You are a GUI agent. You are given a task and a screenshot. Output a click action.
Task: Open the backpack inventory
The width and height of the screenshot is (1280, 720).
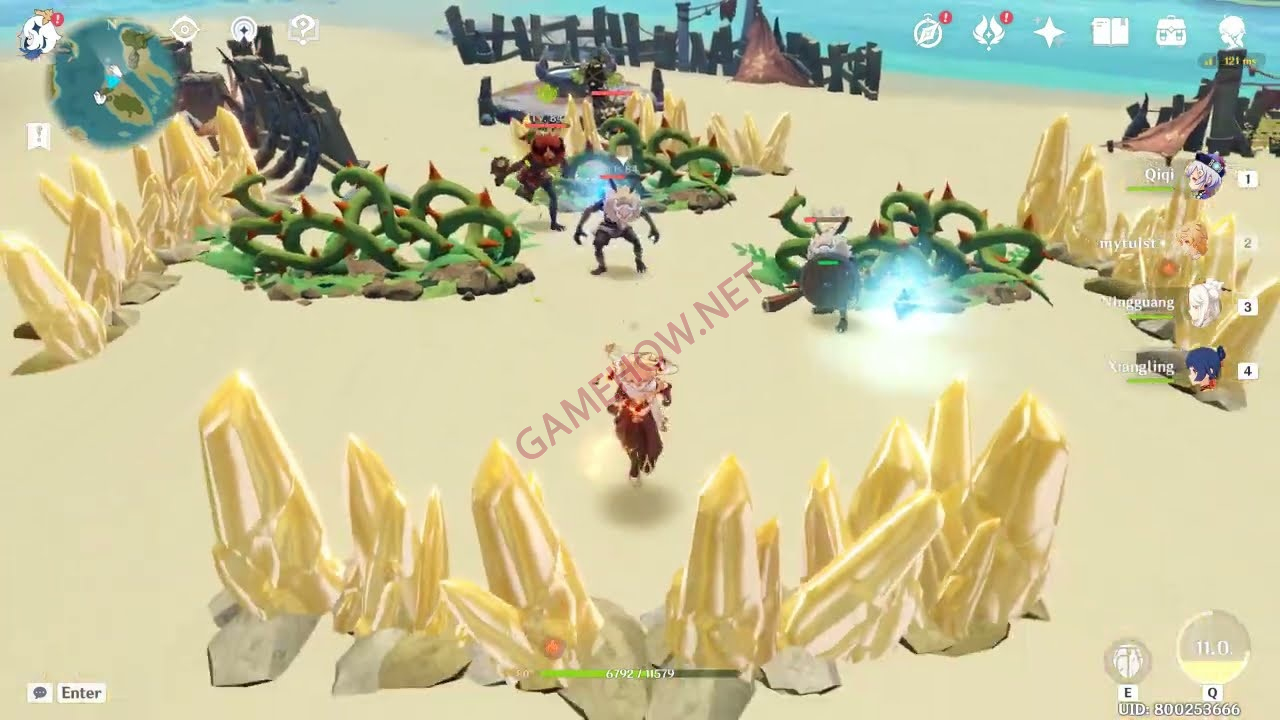[1171, 33]
